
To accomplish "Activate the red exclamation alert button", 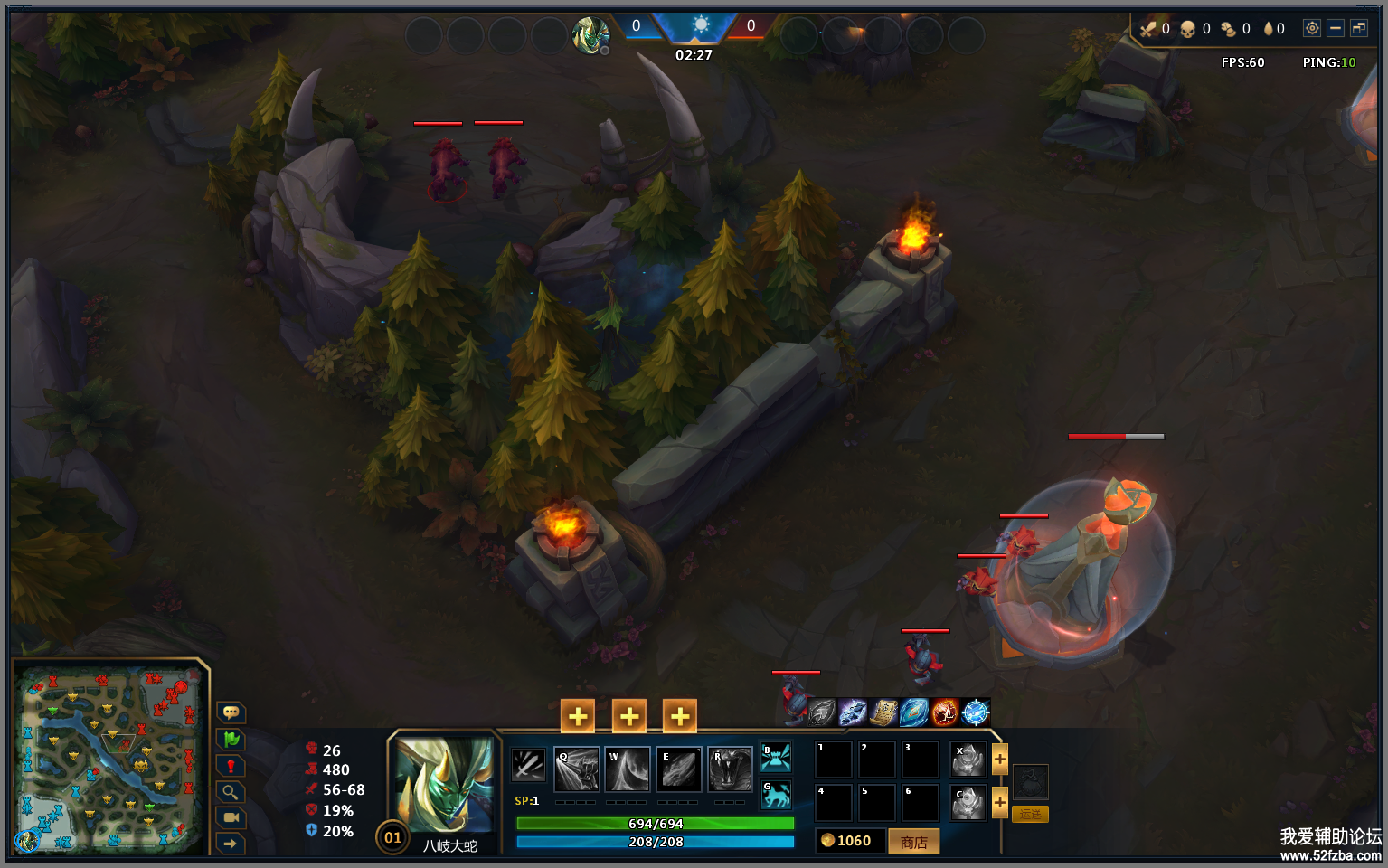I will pos(231,766).
